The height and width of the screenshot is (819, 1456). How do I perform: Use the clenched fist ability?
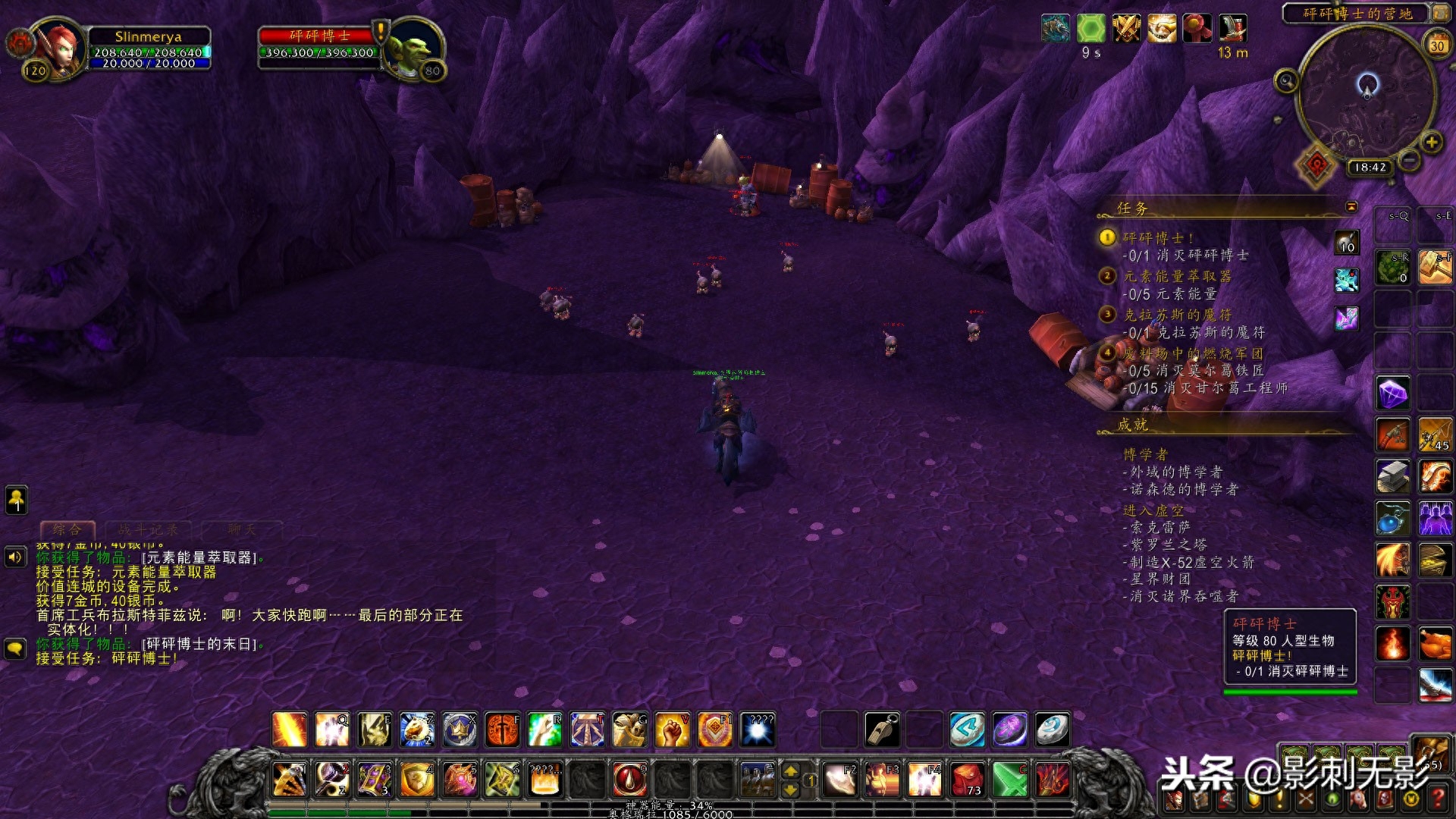pos(672,730)
